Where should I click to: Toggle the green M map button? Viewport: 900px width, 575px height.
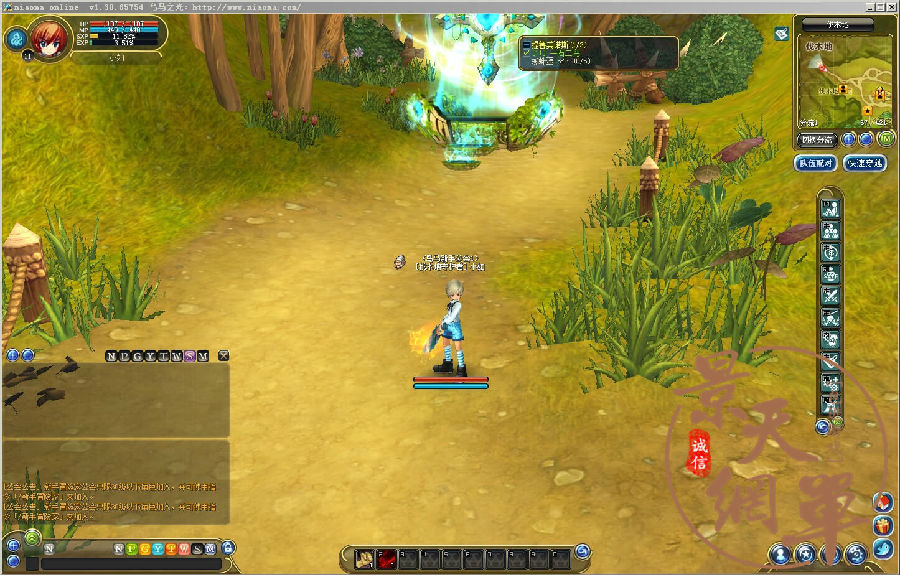pos(885,139)
